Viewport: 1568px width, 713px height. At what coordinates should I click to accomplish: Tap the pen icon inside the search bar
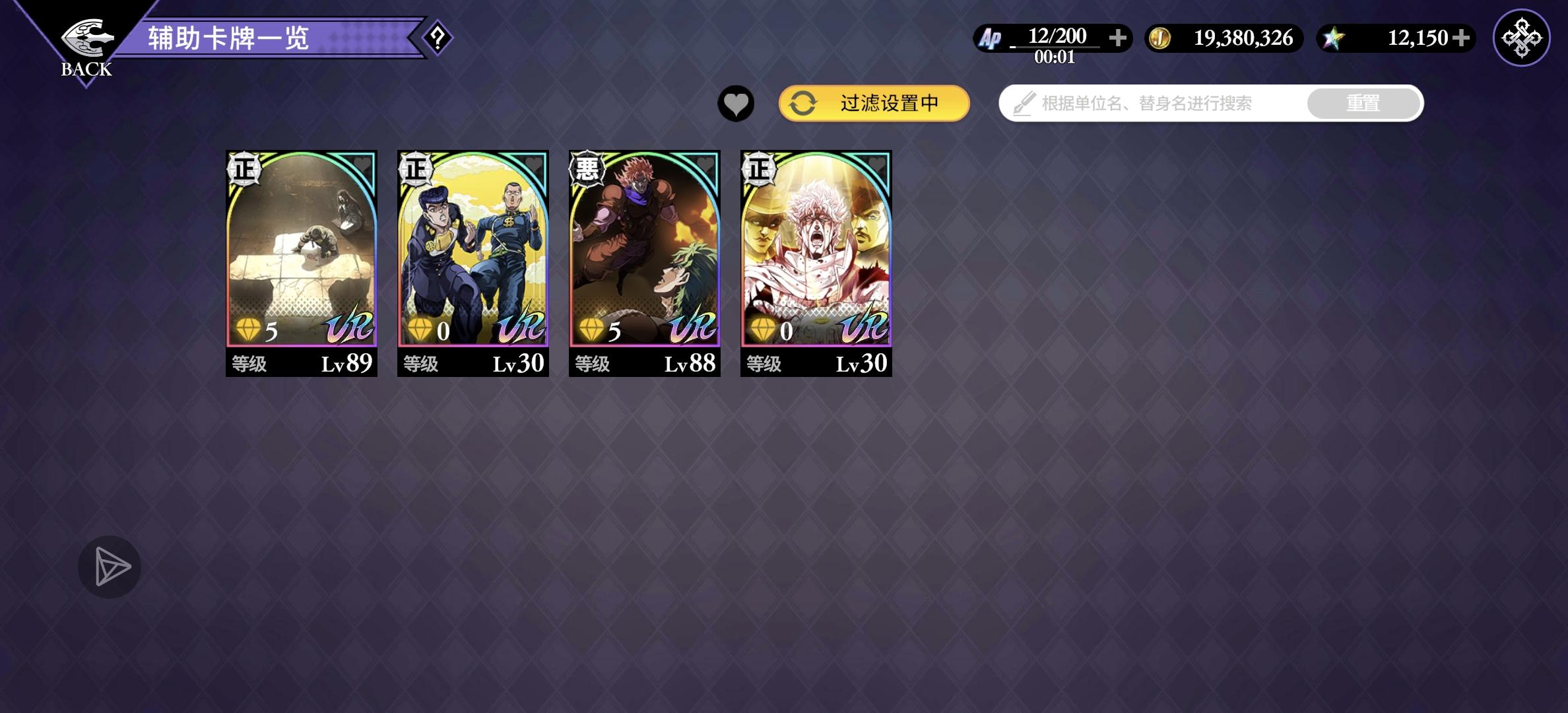1024,103
